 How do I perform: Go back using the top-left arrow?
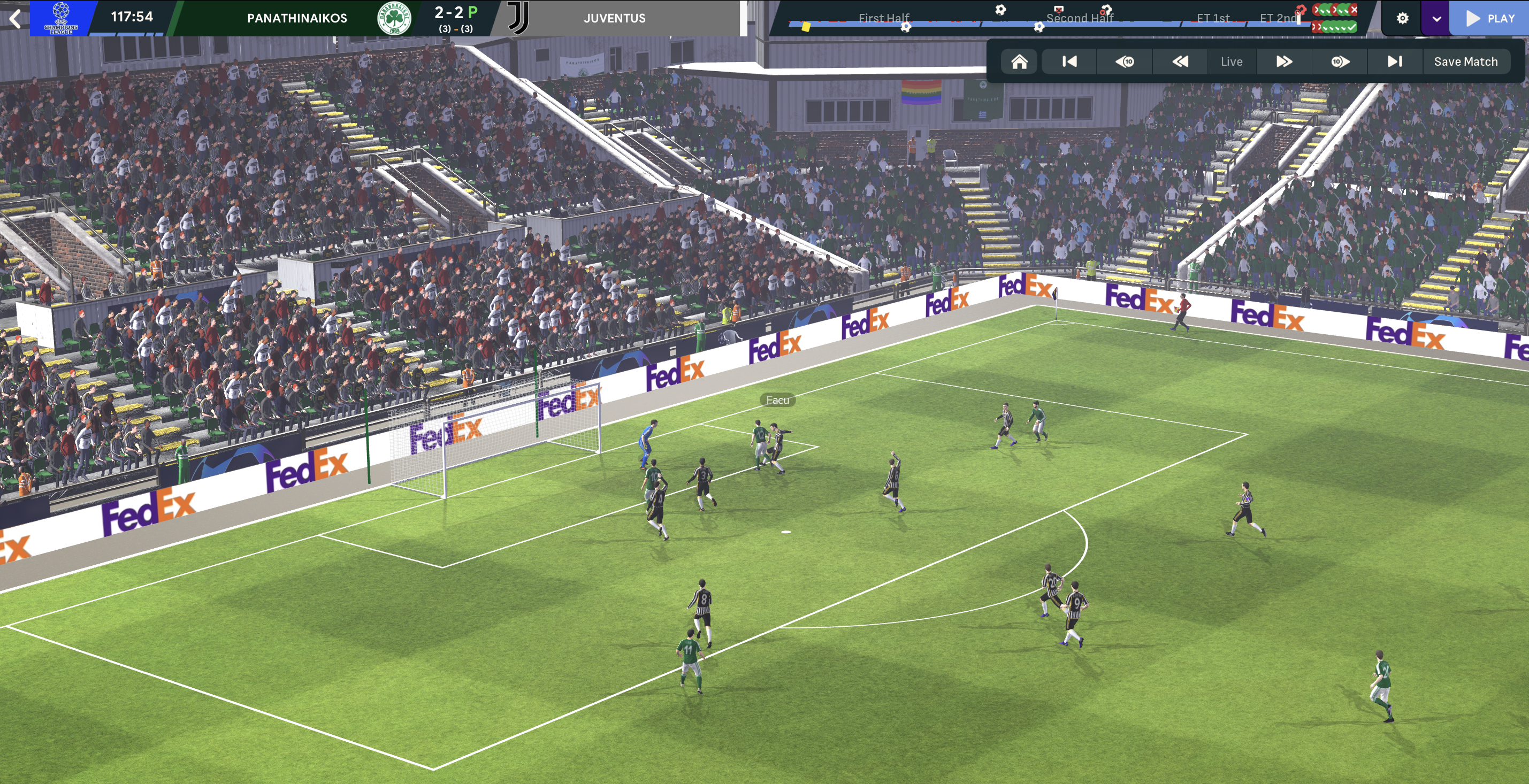click(x=16, y=18)
